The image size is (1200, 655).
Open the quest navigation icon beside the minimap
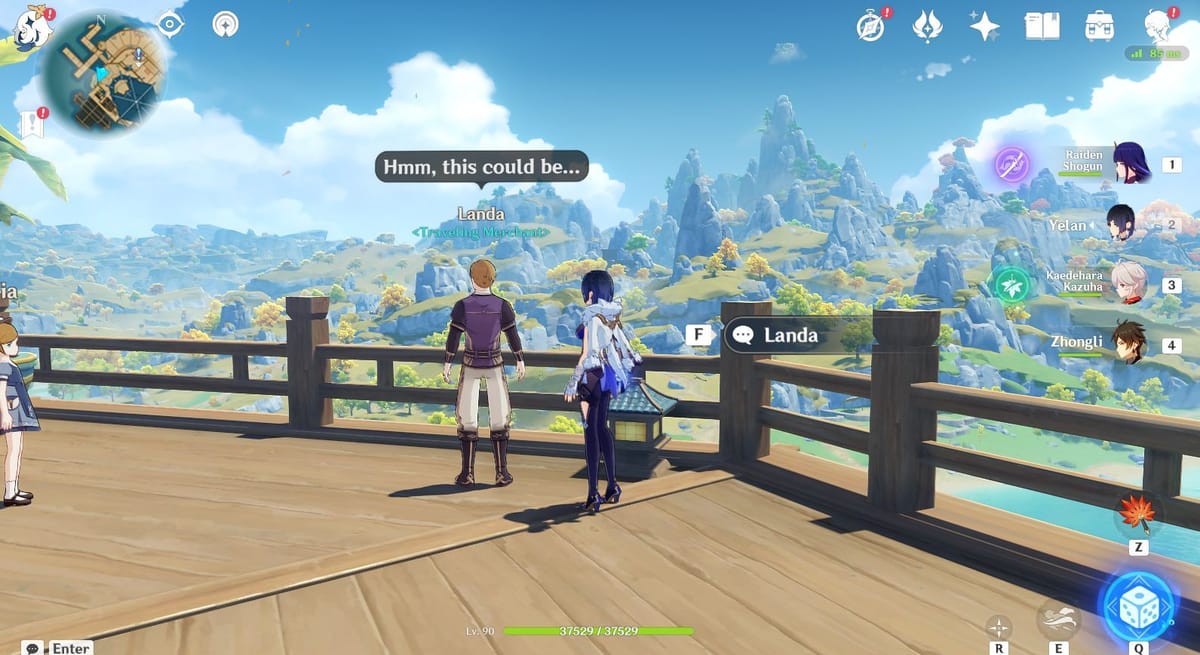(x=226, y=25)
